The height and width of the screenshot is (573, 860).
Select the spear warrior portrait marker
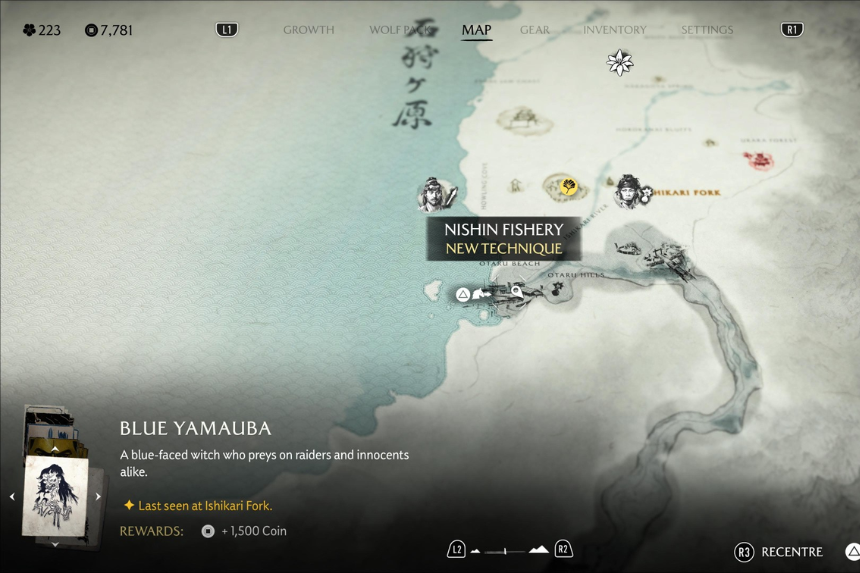[x=435, y=194]
